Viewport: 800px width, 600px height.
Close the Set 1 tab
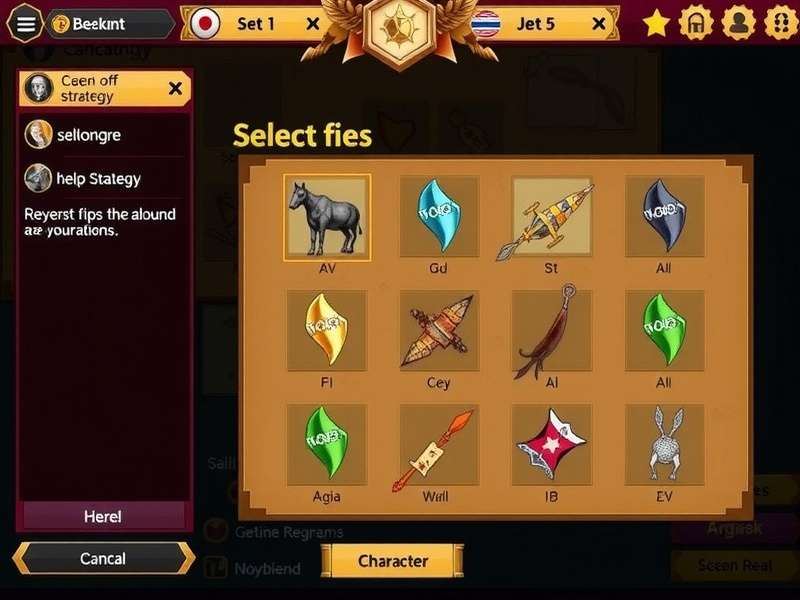[313, 24]
